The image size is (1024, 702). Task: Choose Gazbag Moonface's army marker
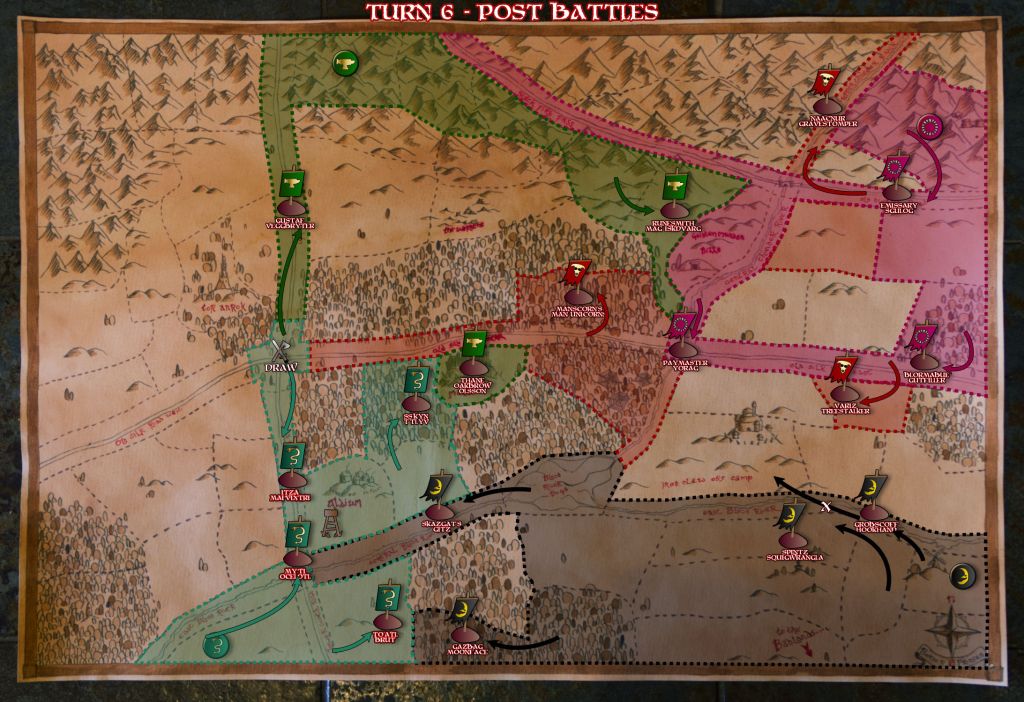pyautogui.click(x=464, y=613)
